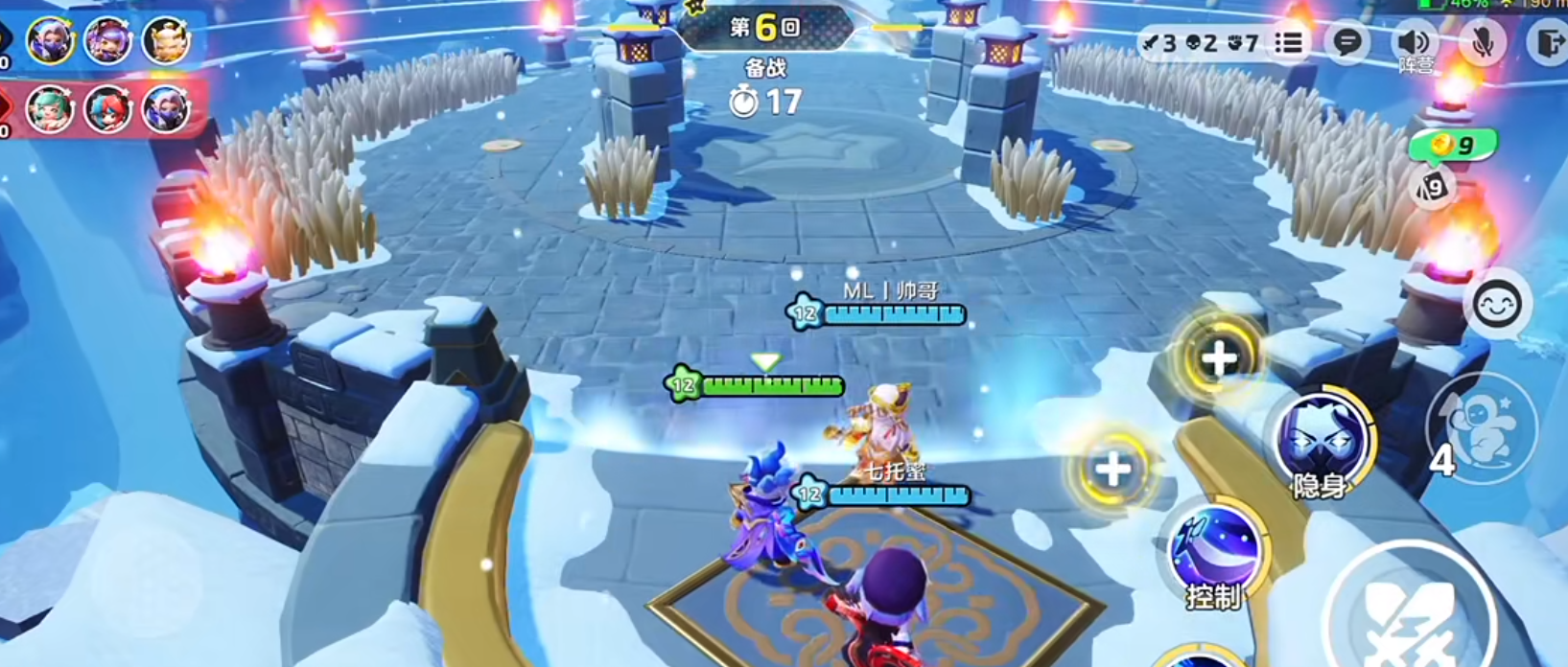
Task: Select the golden-horned hero portrait
Action: (165, 41)
